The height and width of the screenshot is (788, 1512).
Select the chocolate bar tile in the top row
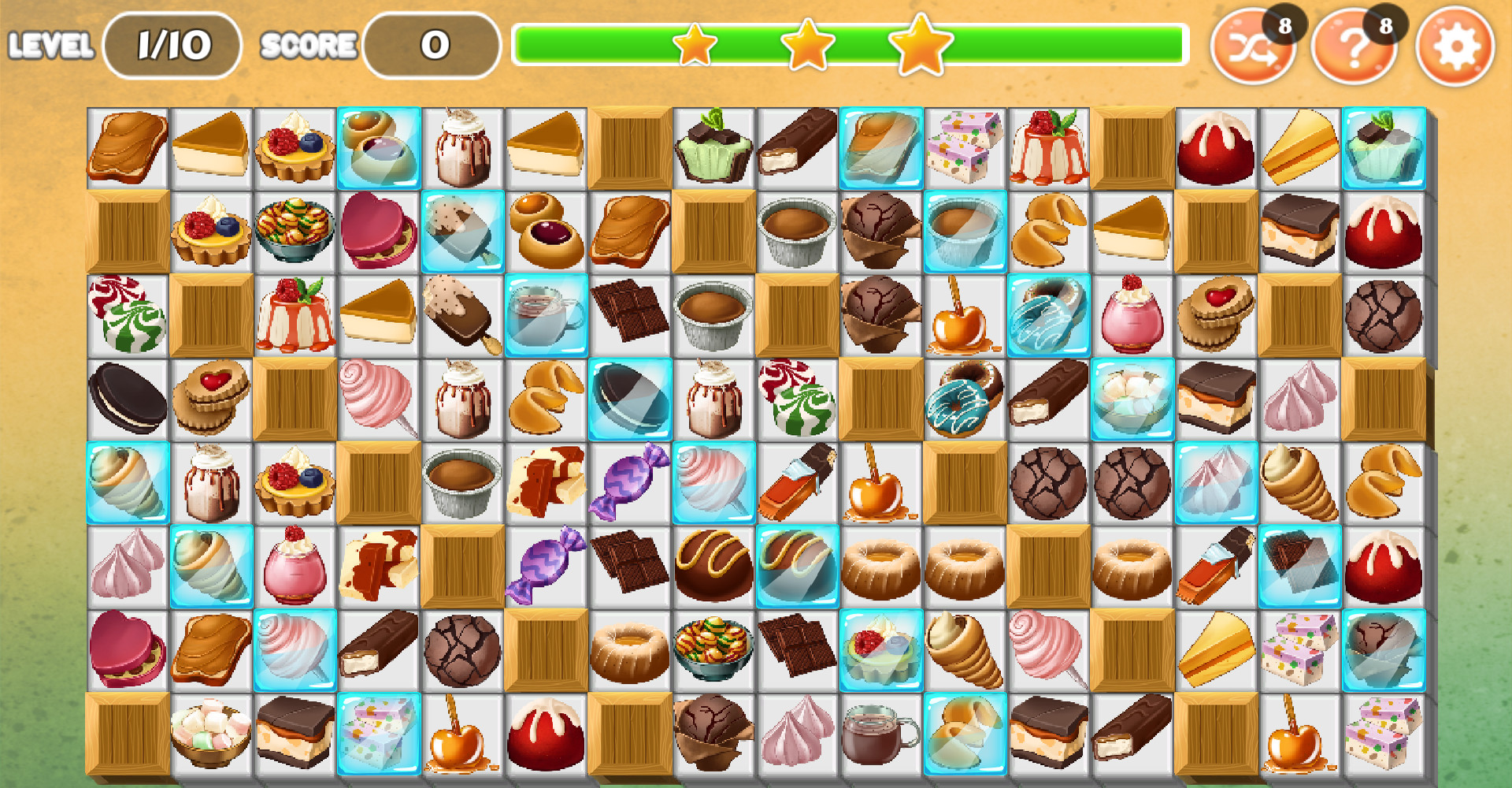coord(795,147)
